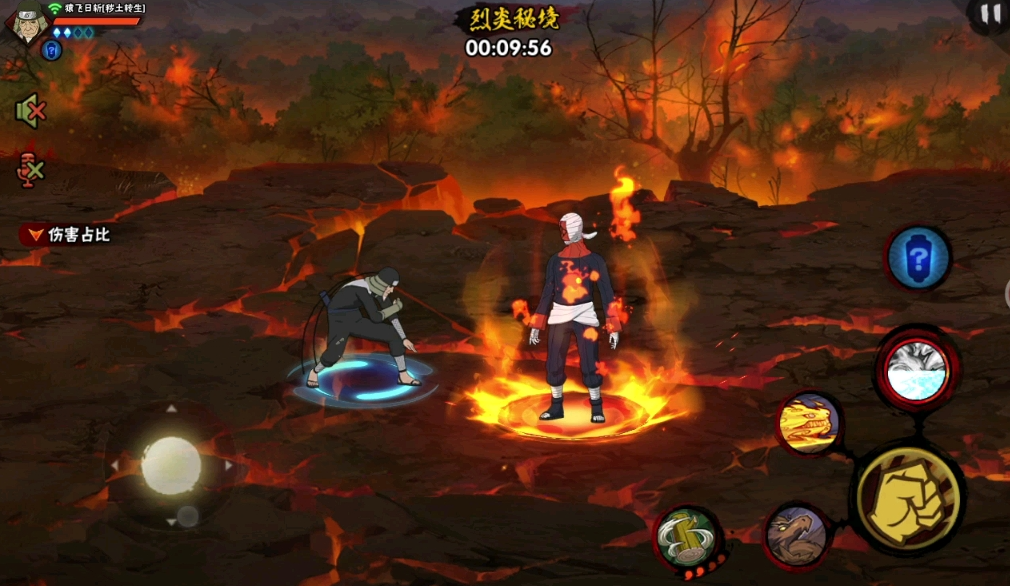Tap the yellow fist basic attack button
This screenshot has width=1010, height=586.
907,498
